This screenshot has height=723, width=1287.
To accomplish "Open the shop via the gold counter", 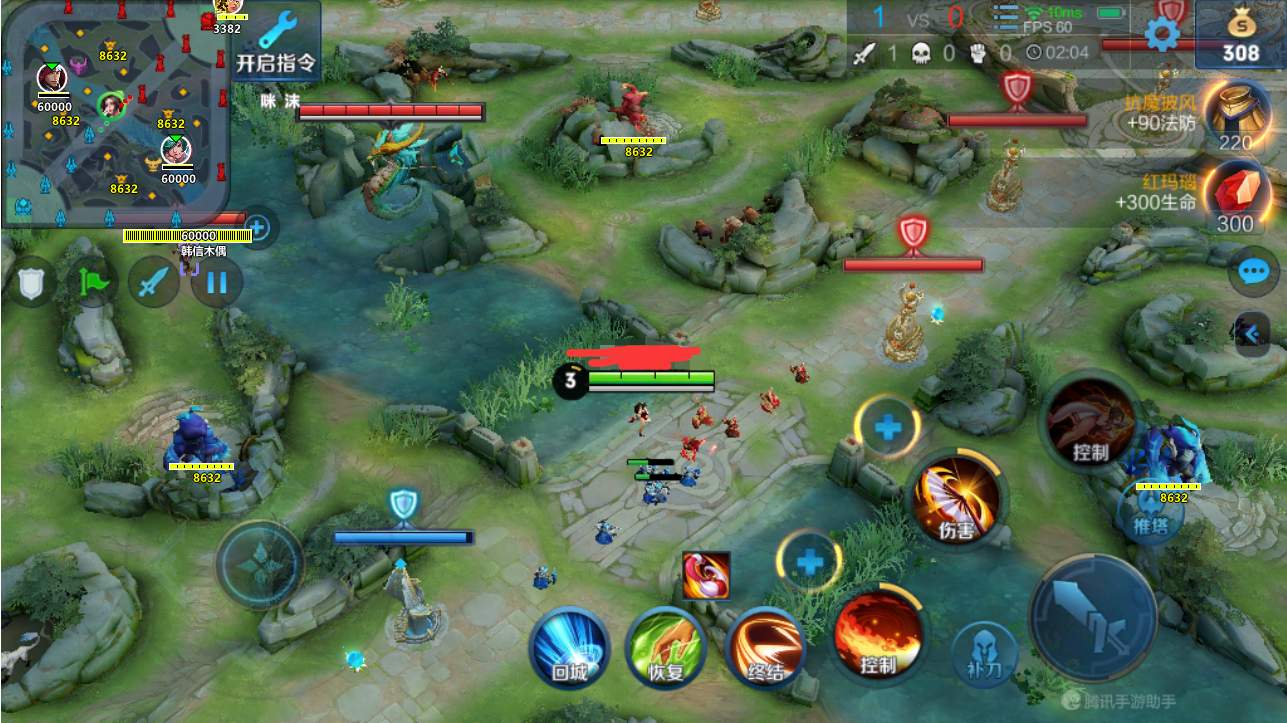I will pos(1240,36).
